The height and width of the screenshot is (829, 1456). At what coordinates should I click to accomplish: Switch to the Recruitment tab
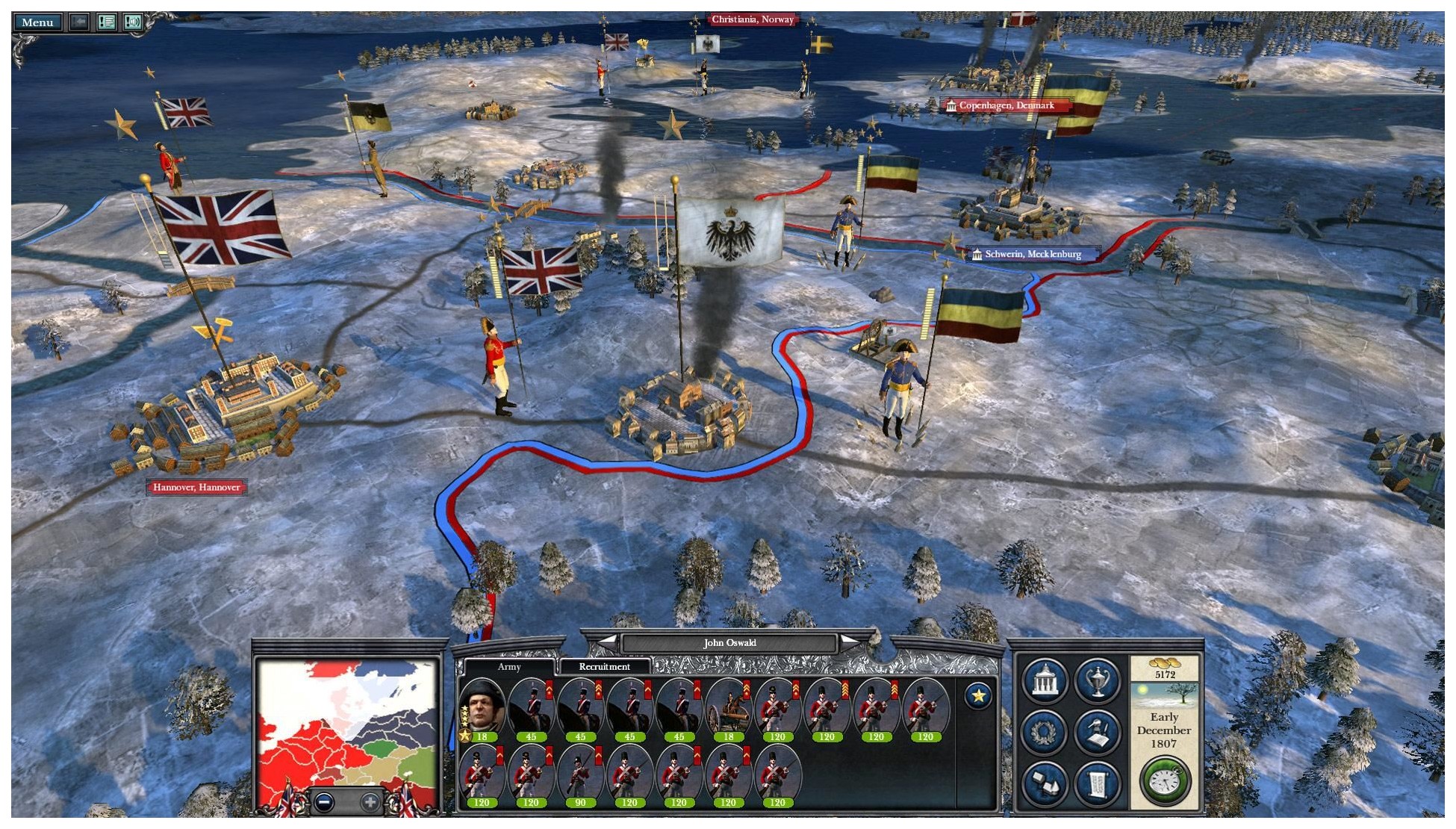pyautogui.click(x=603, y=667)
